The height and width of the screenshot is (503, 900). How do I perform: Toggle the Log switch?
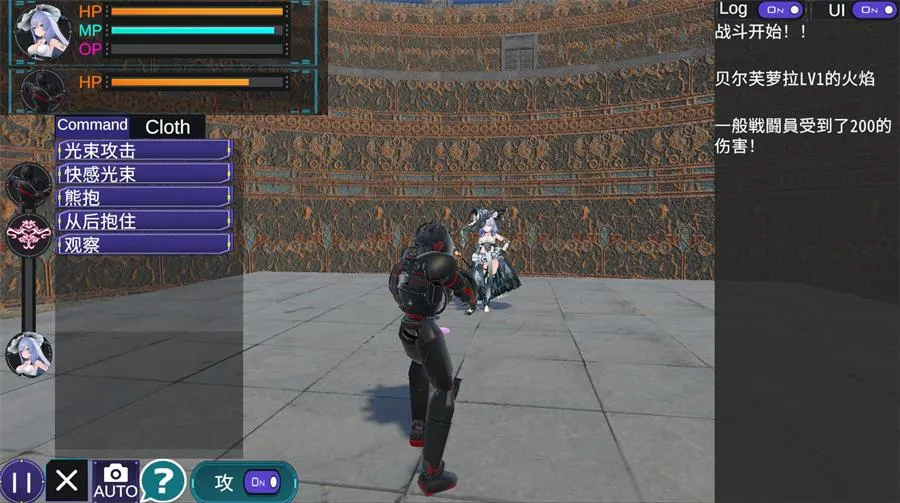[x=780, y=10]
